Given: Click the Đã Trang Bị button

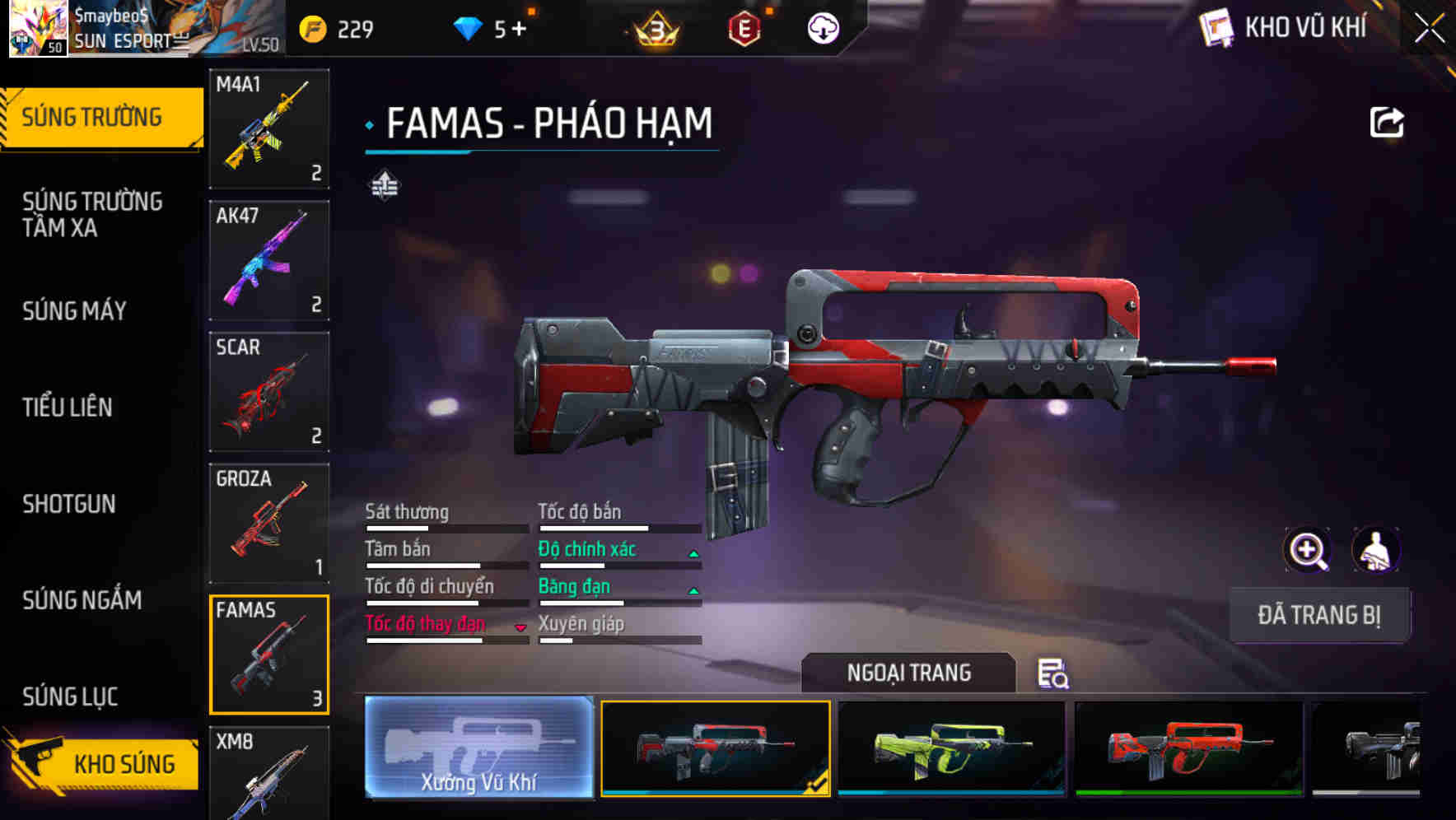Looking at the screenshot, I should pyautogui.click(x=1319, y=615).
